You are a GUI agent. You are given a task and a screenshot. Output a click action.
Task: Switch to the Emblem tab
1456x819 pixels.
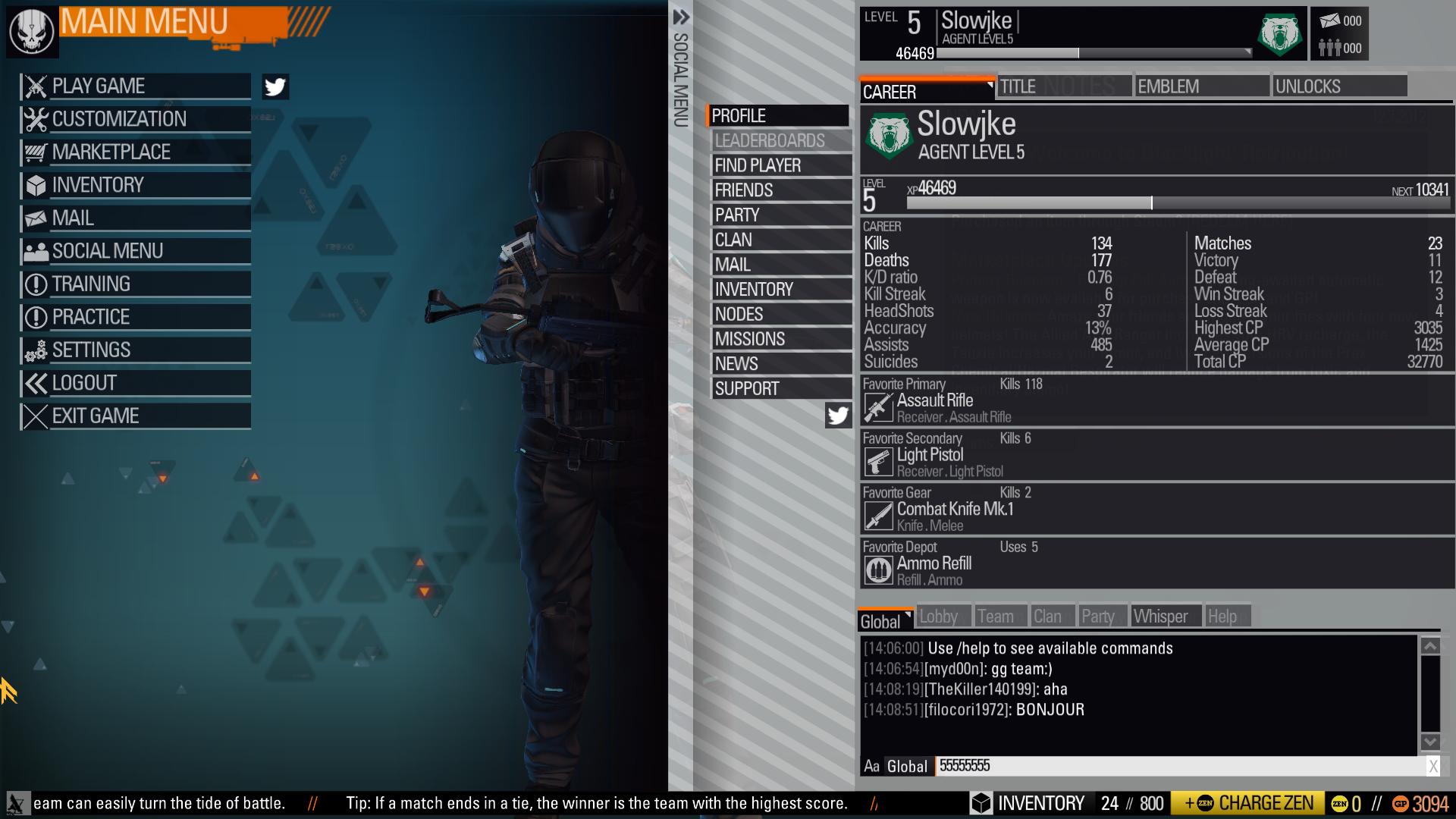(1201, 86)
